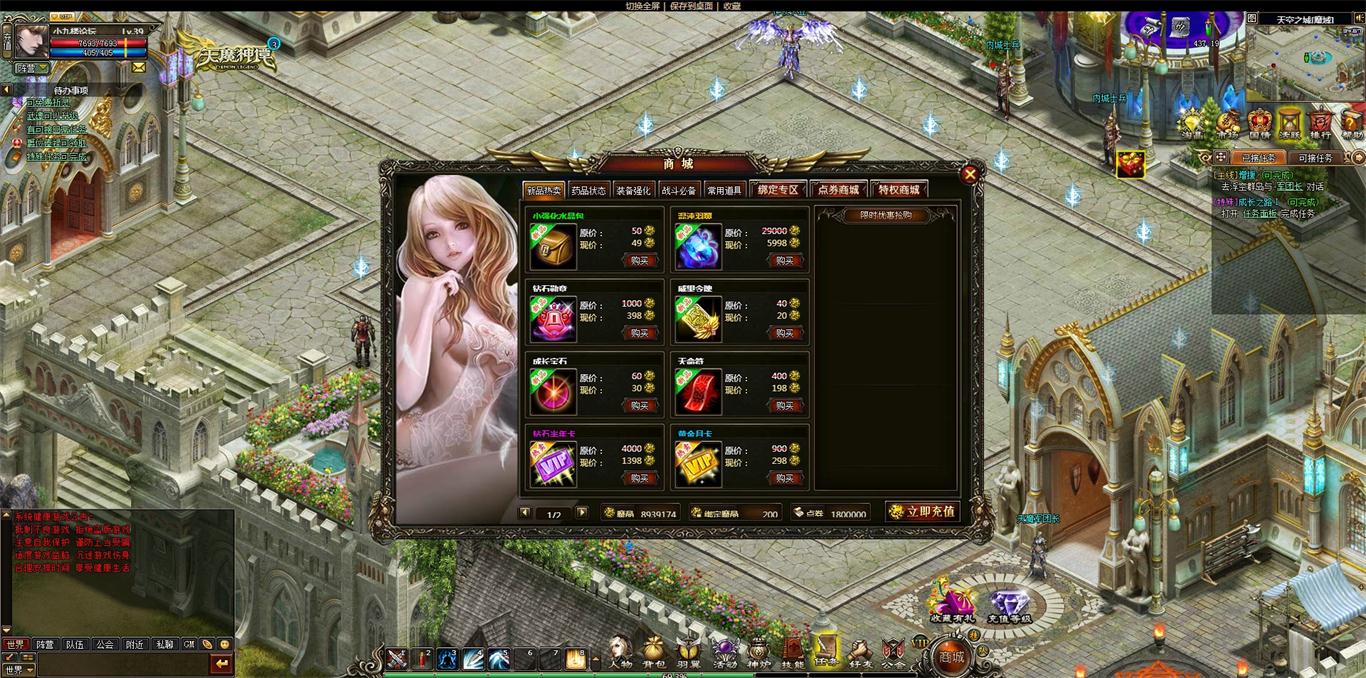
Task: Click 切换全屏 at the top bar
Action: 643,6
